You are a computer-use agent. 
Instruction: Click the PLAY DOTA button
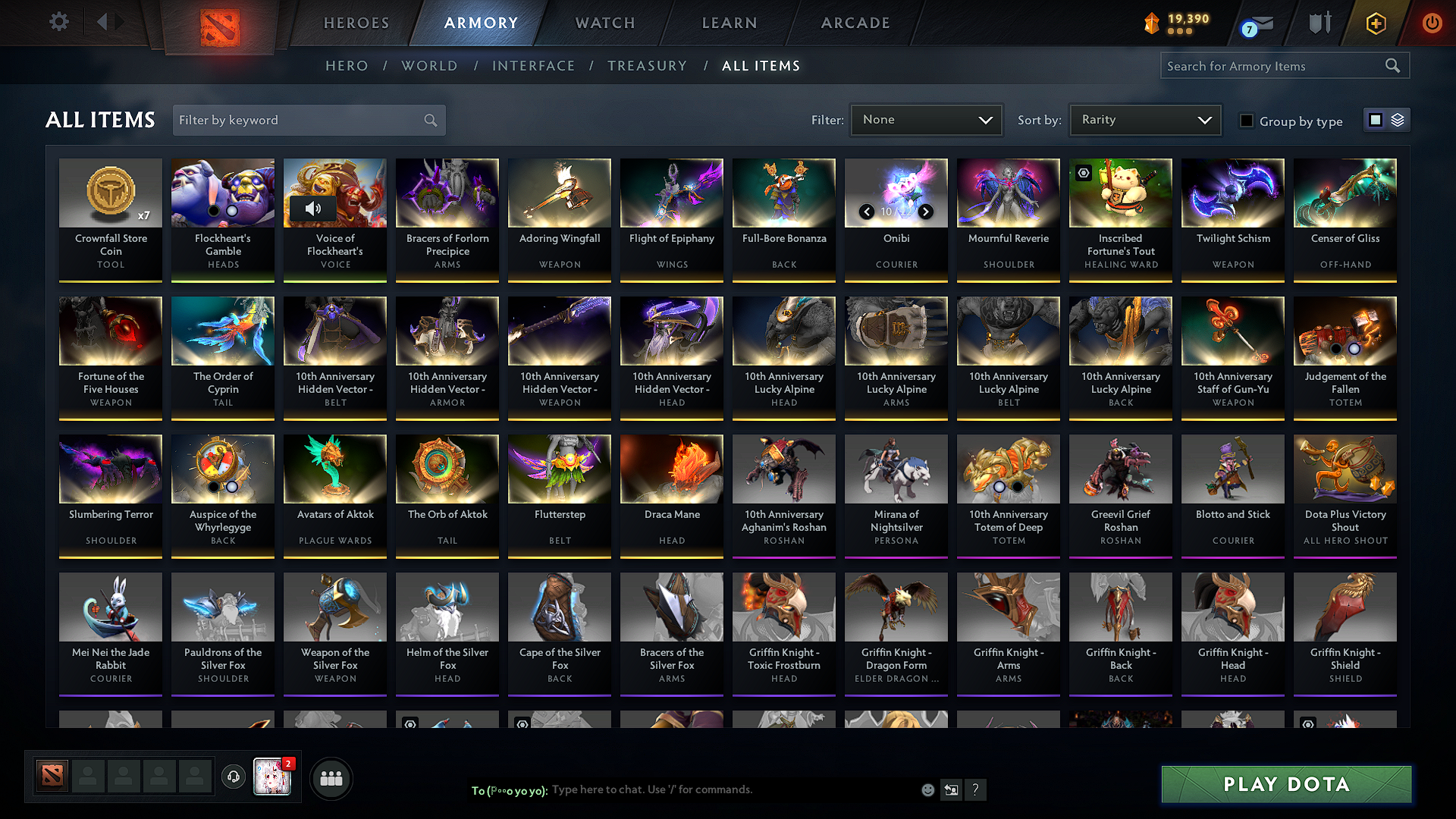(1285, 785)
